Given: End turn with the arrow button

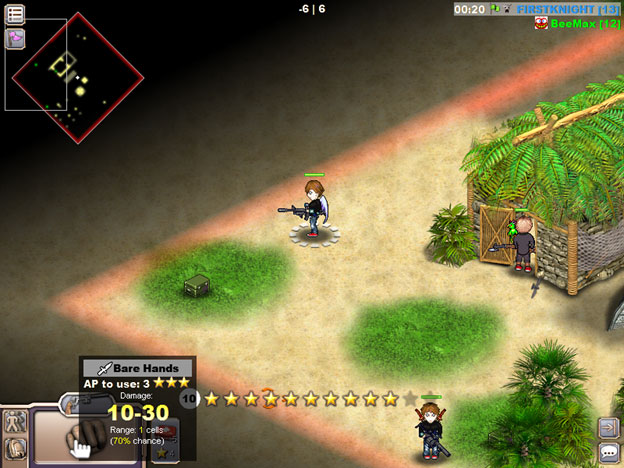Looking at the screenshot, I should (x=608, y=427).
